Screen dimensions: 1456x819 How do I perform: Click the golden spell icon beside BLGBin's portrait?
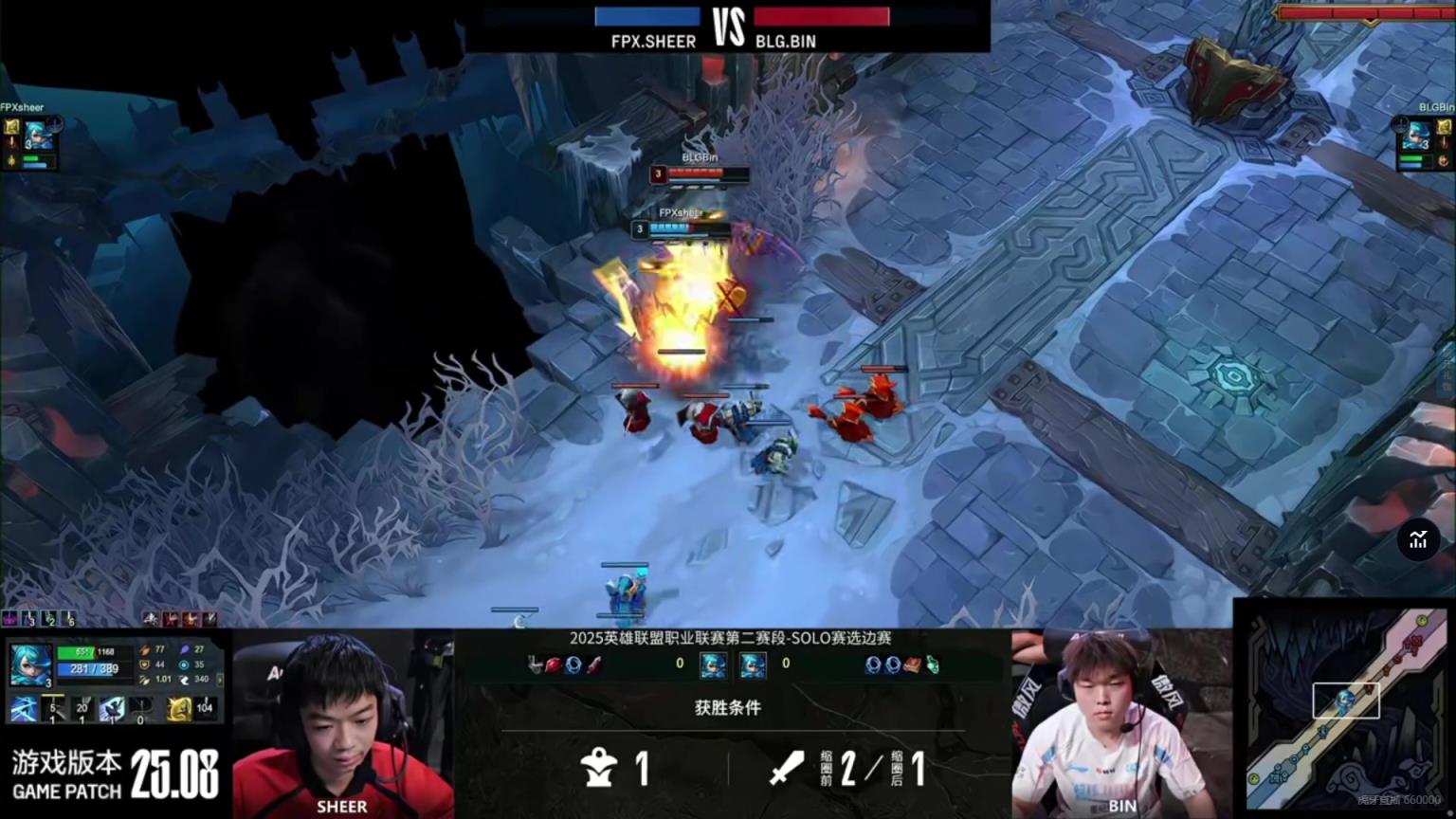coord(1443,126)
